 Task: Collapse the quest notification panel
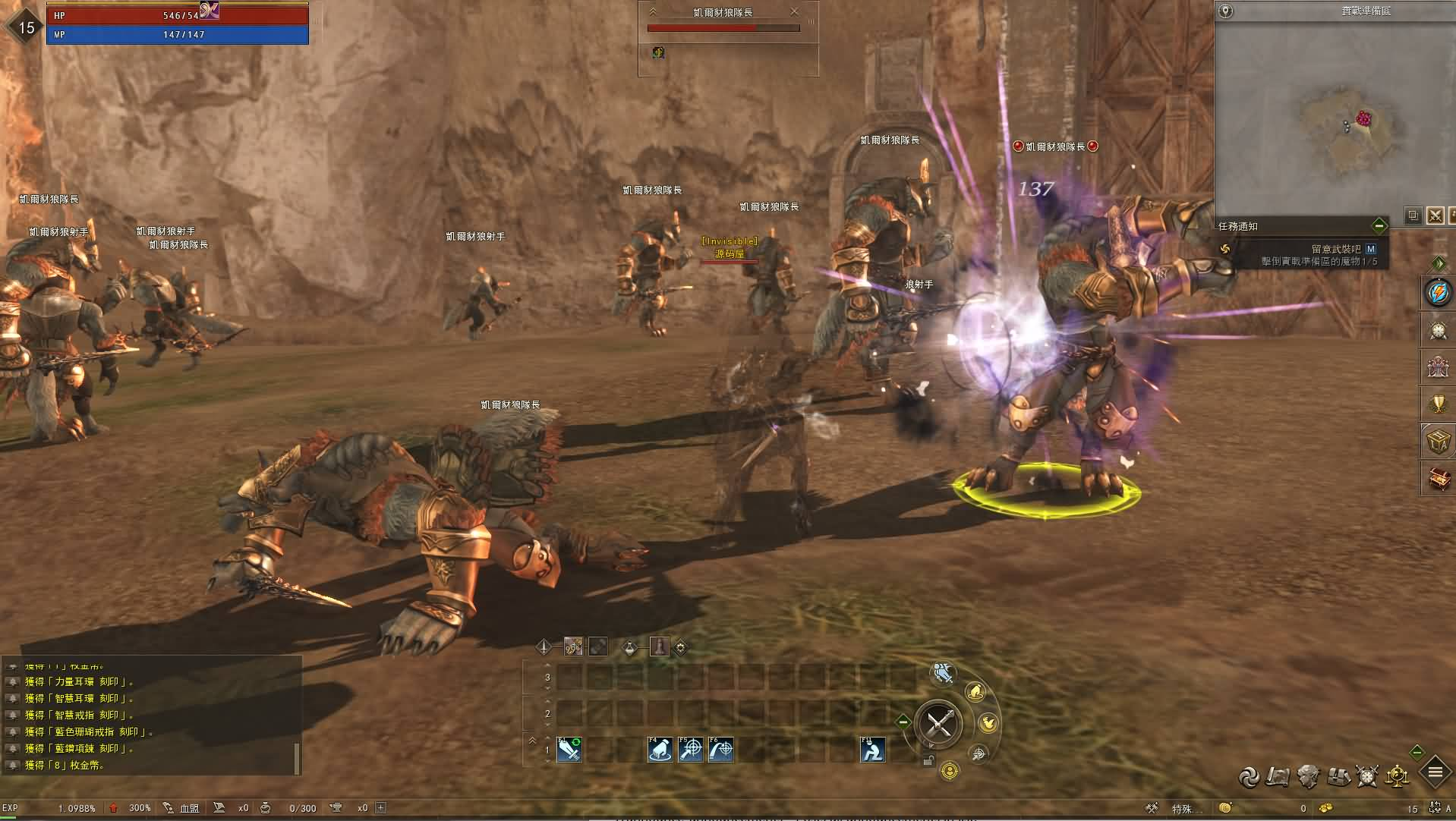tap(1379, 226)
